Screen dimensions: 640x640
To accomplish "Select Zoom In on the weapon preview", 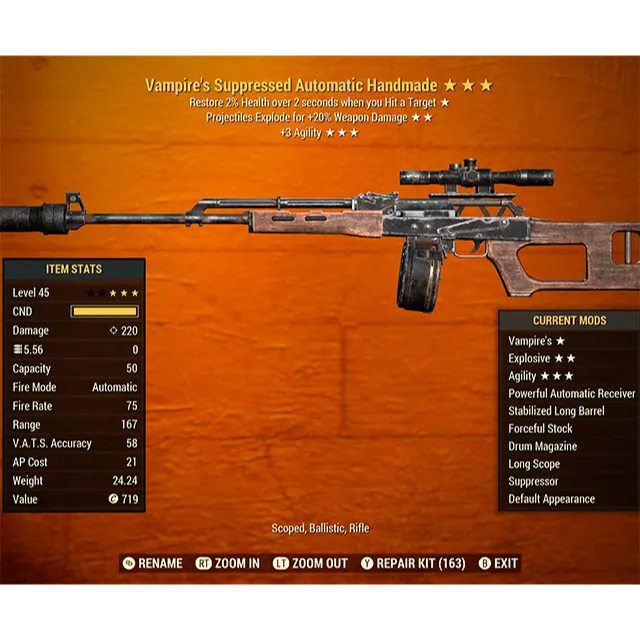I will (228, 563).
